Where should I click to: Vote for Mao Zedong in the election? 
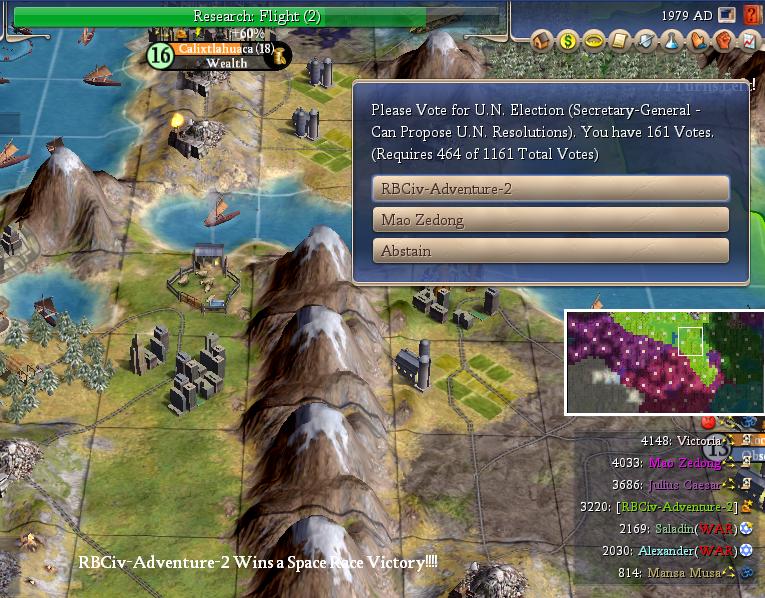(x=550, y=220)
